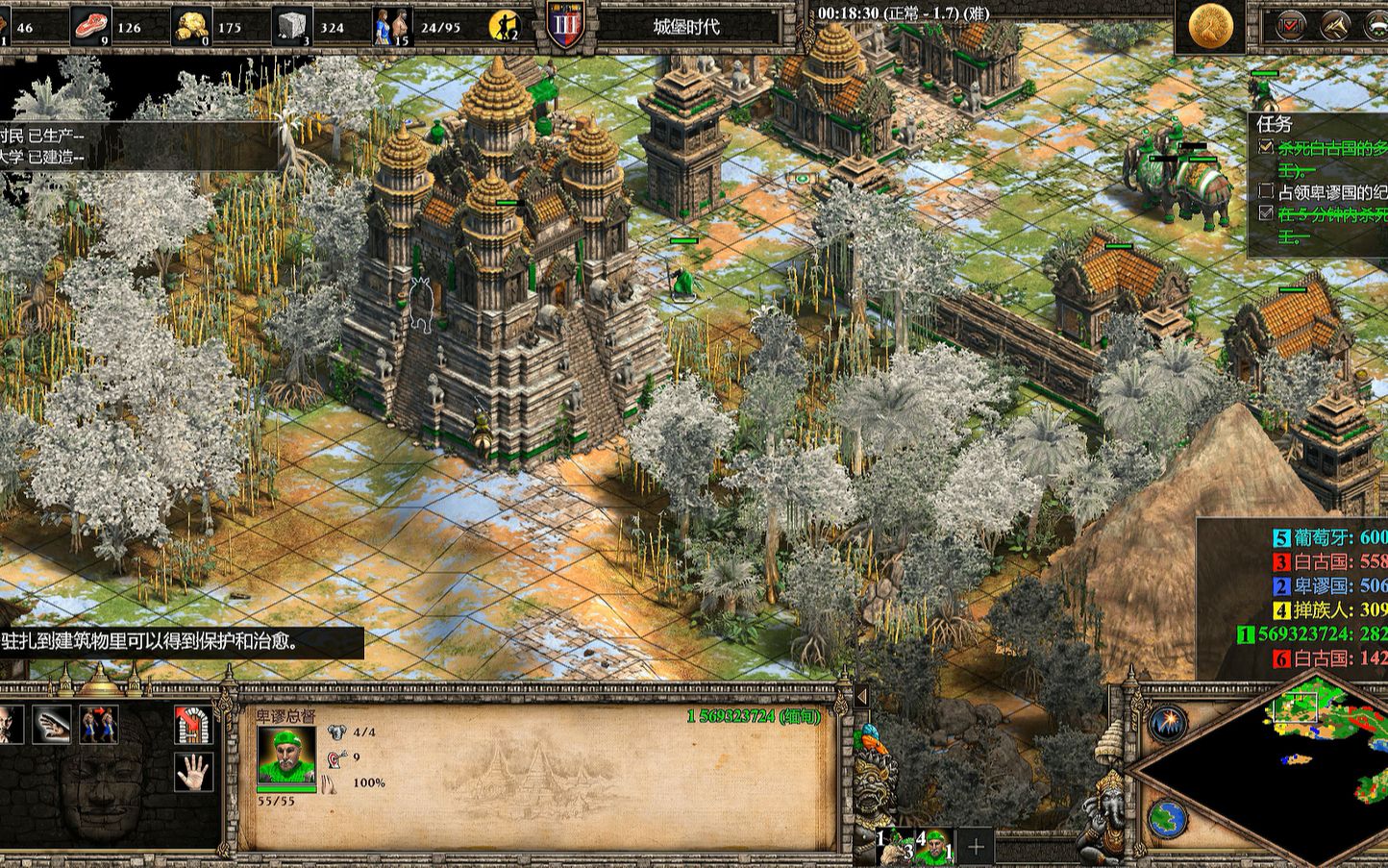Activate the open-hand stop command
The width and height of the screenshot is (1388, 868).
click(x=193, y=771)
